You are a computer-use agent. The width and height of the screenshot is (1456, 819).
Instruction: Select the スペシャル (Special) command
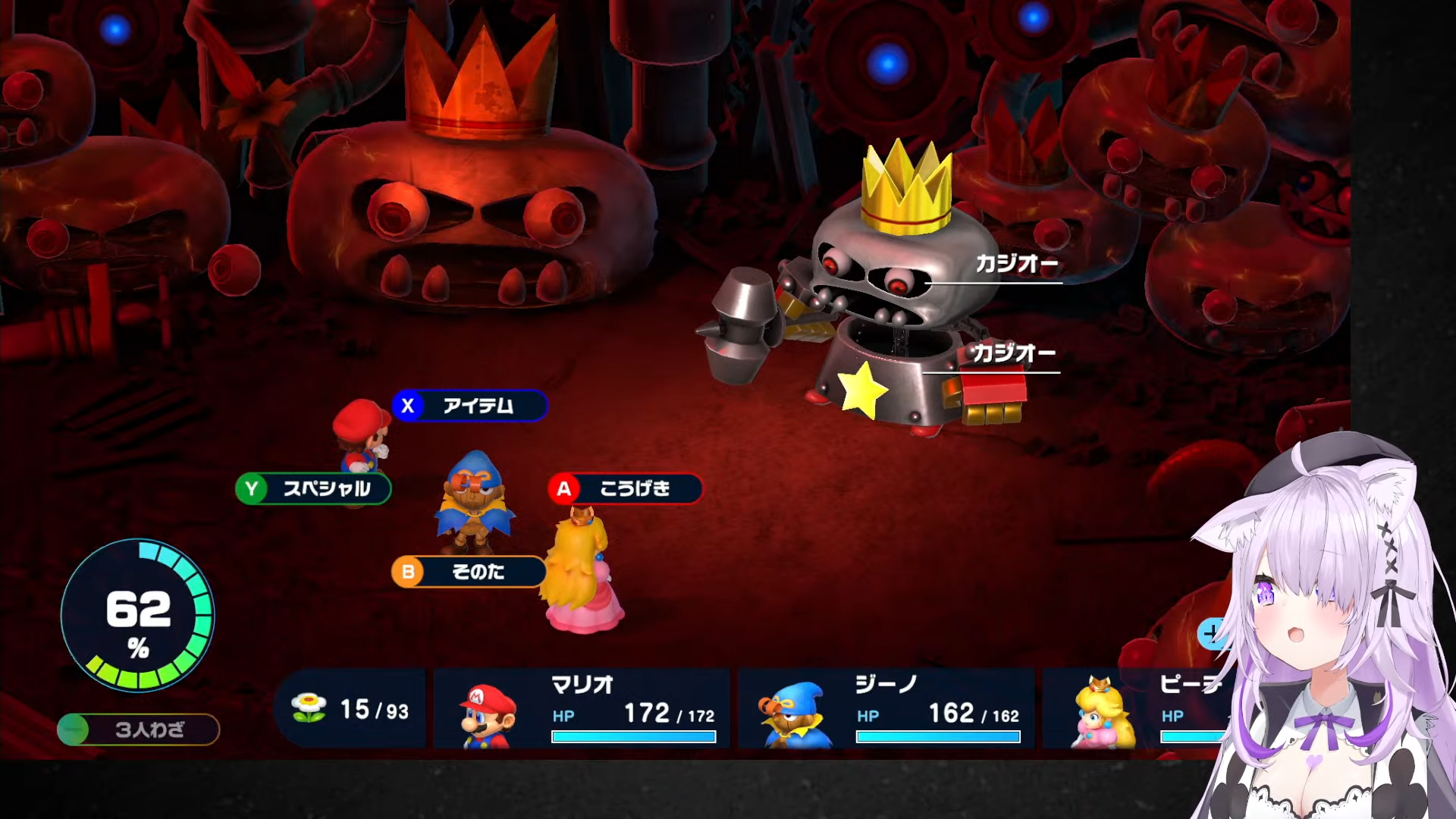click(314, 489)
